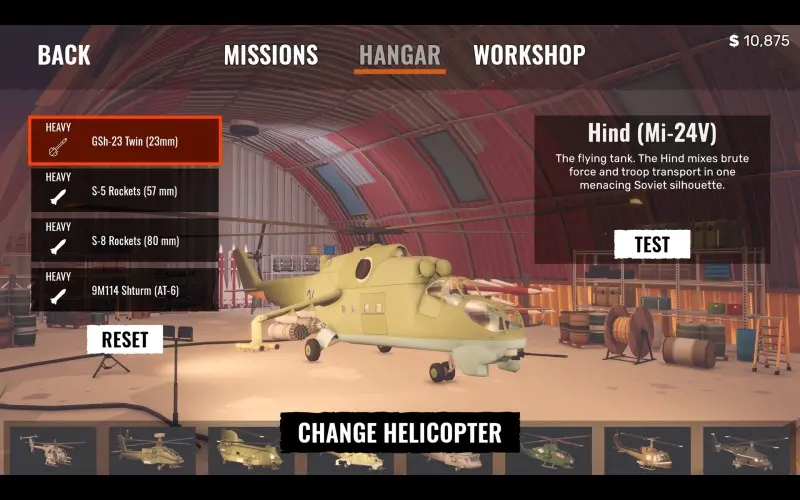800x500 pixels.
Task: Click the Change Helicopter button
Action: pos(399,433)
